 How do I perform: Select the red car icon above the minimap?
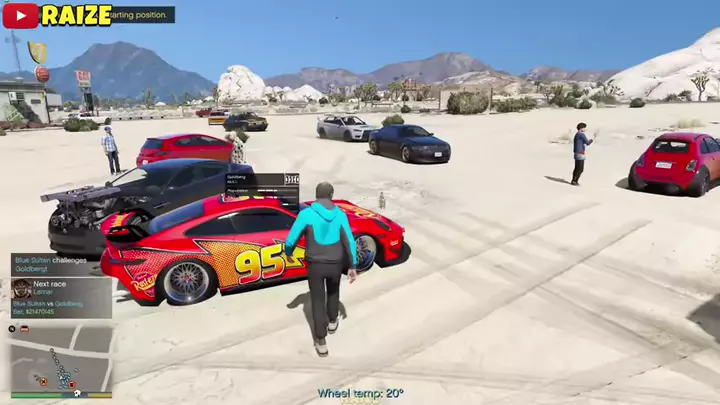[23, 327]
